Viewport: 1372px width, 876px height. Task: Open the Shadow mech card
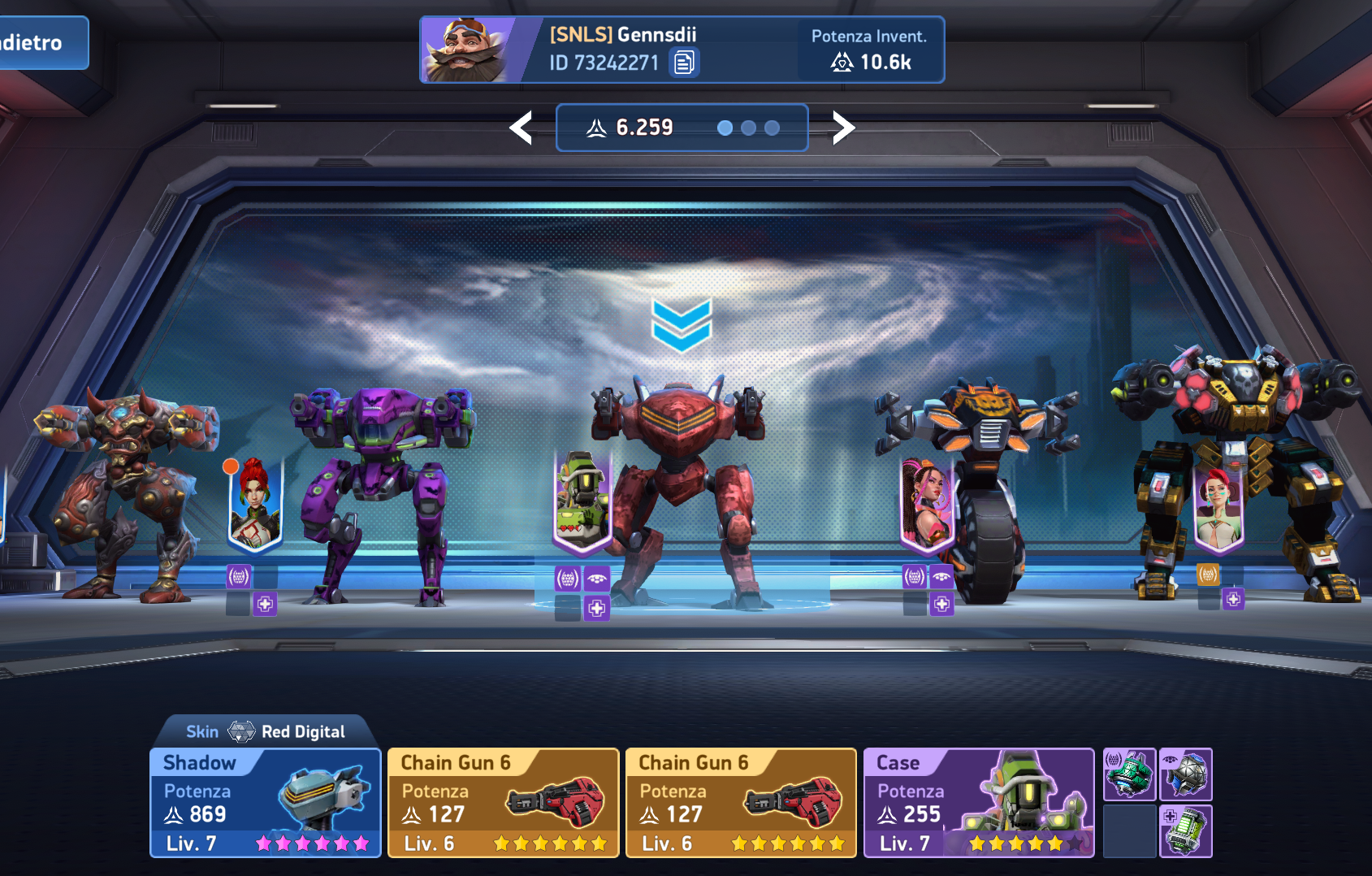[266, 803]
